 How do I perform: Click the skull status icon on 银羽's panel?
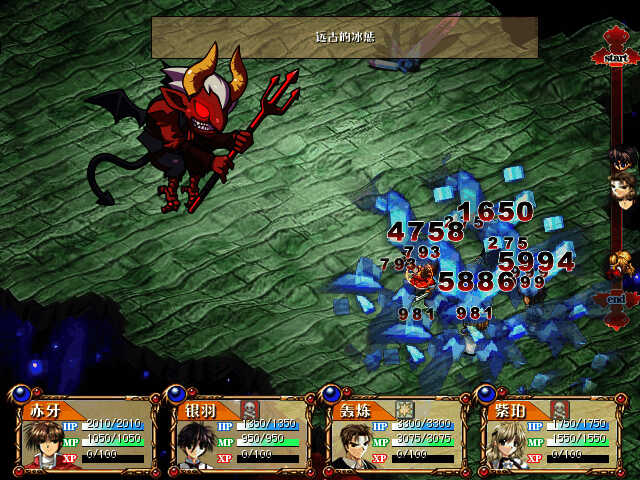(x=251, y=409)
